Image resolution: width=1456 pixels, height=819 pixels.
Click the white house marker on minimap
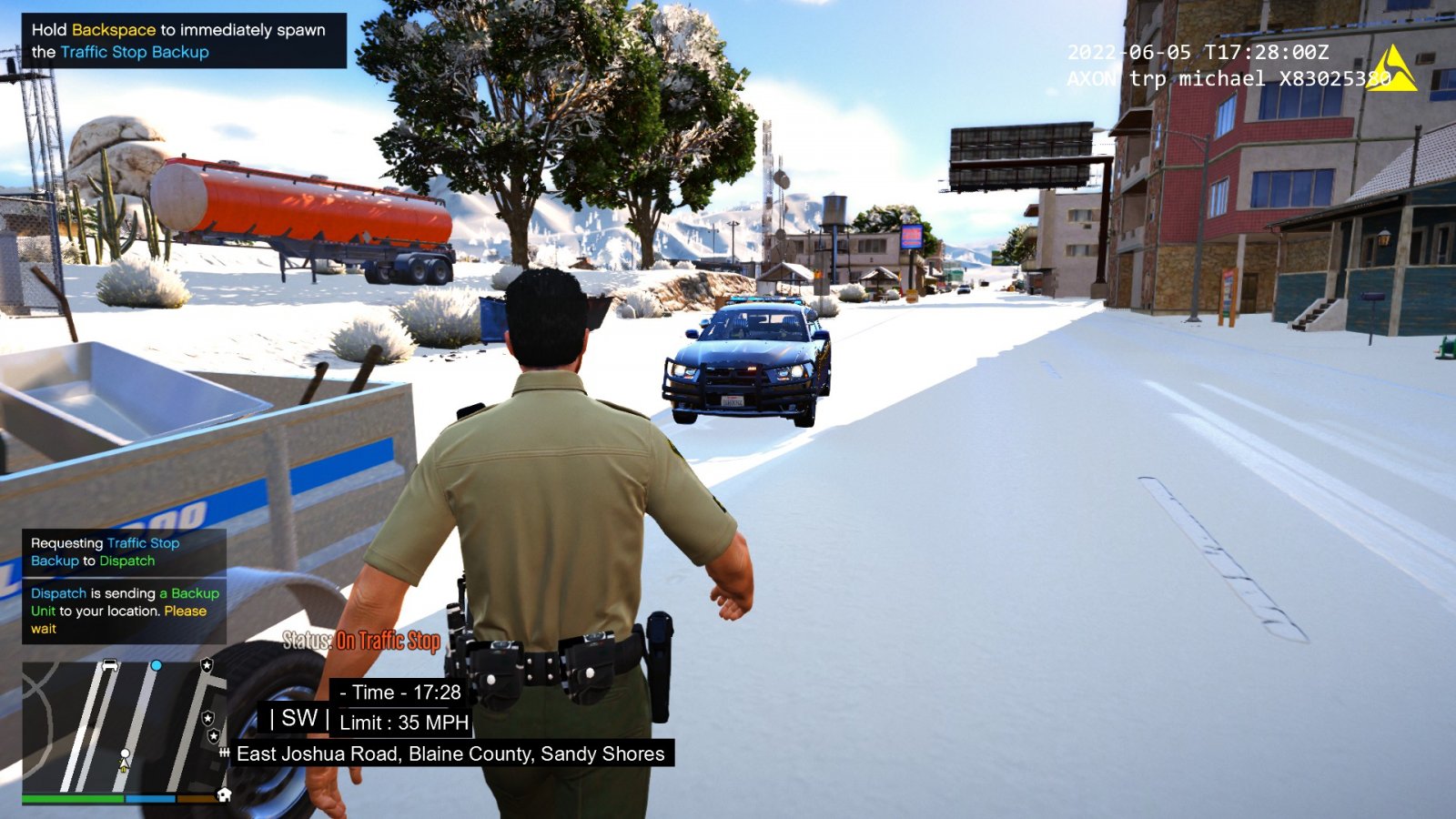[x=224, y=794]
